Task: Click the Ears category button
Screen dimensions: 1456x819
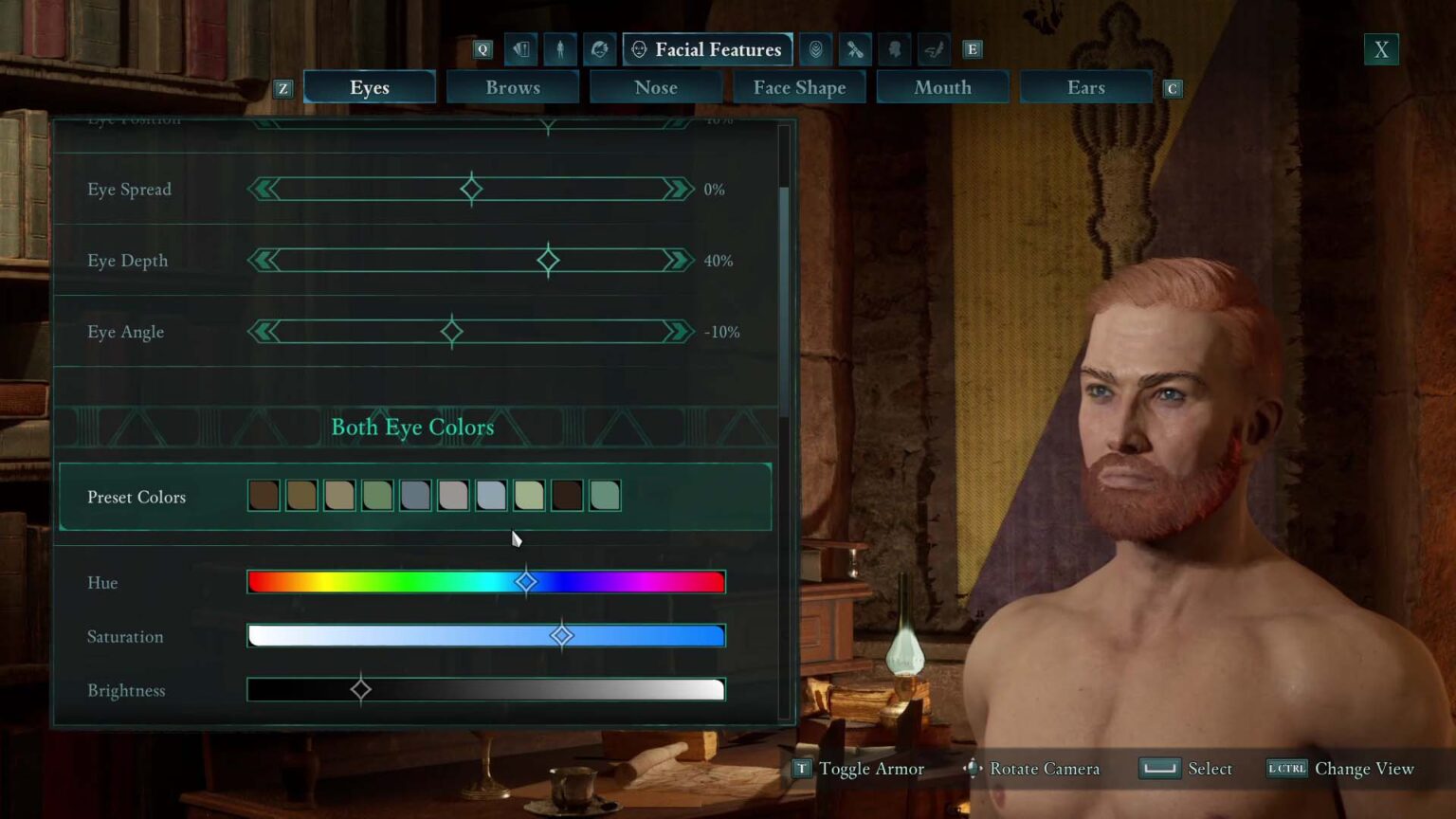Action: click(1086, 86)
